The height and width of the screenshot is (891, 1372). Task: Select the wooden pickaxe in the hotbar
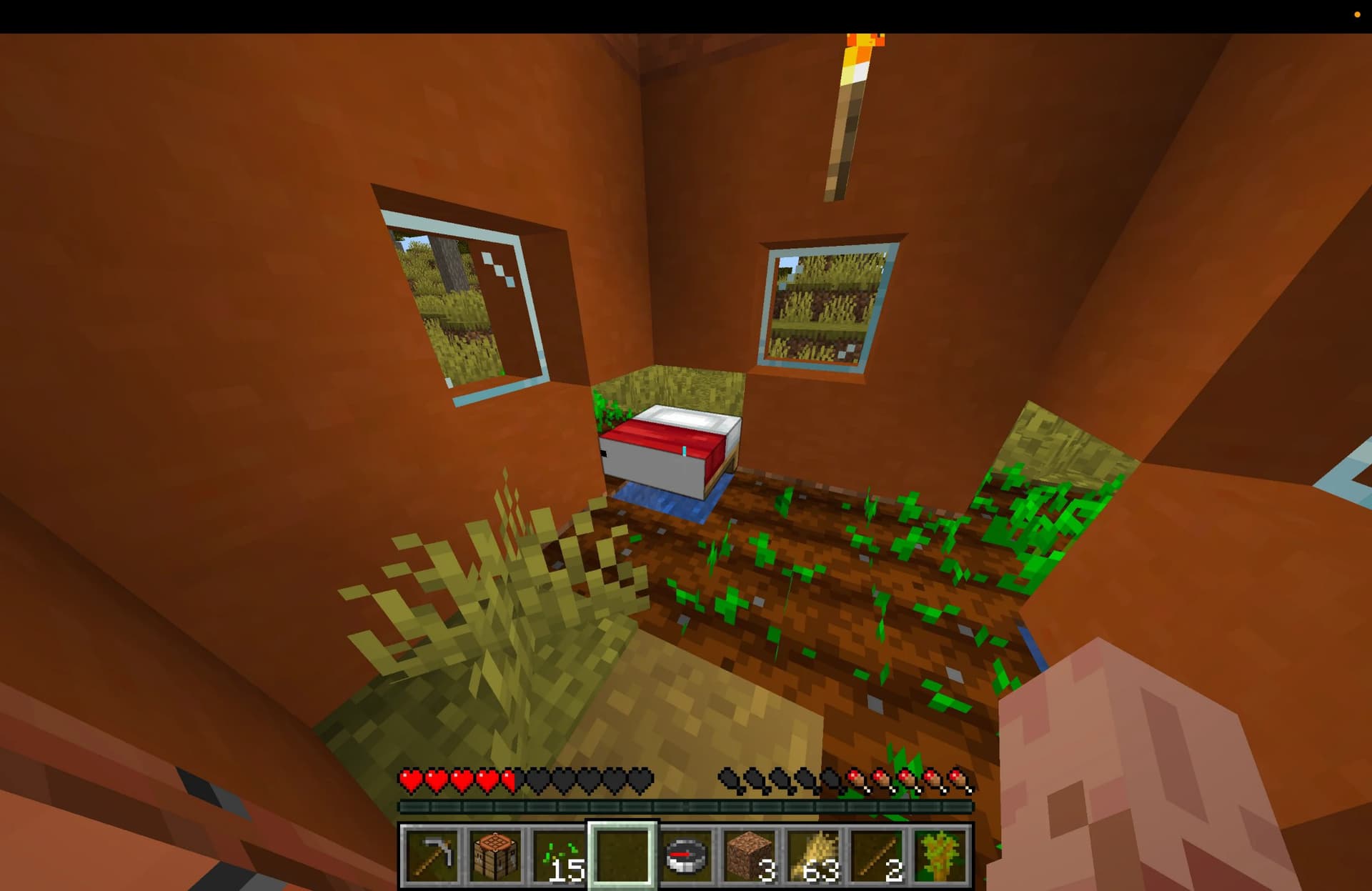click(432, 855)
